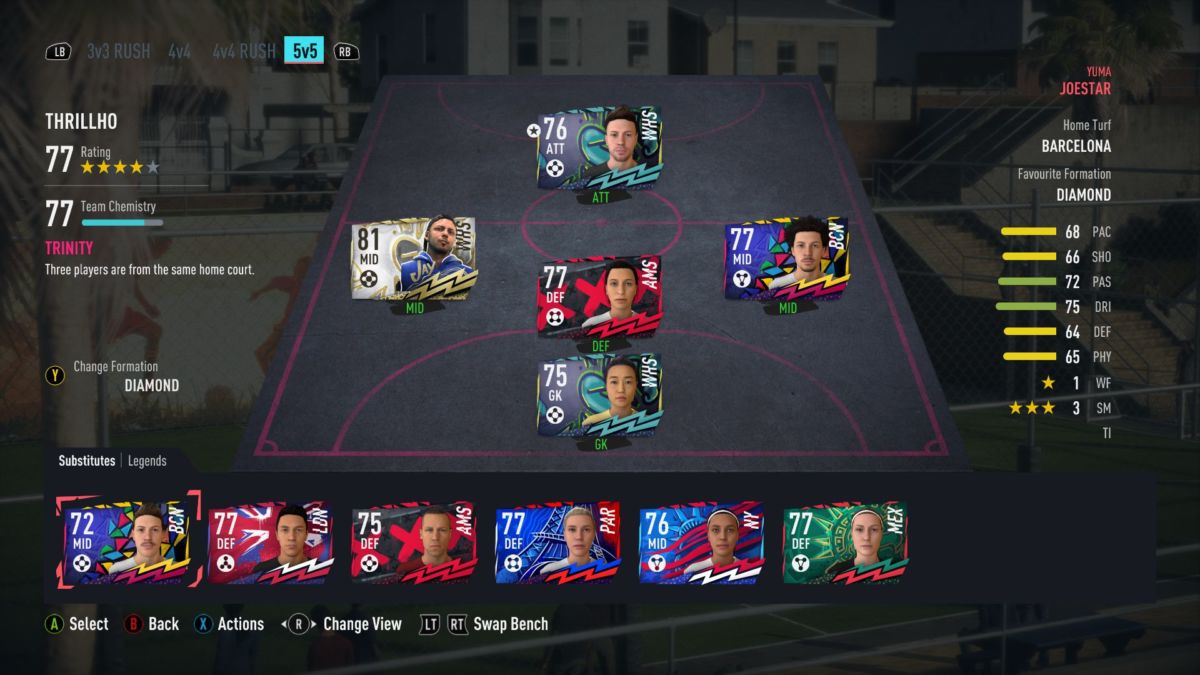Pick the 76 MID NY substitute card
Viewport: 1200px width, 675px height.
(x=703, y=542)
